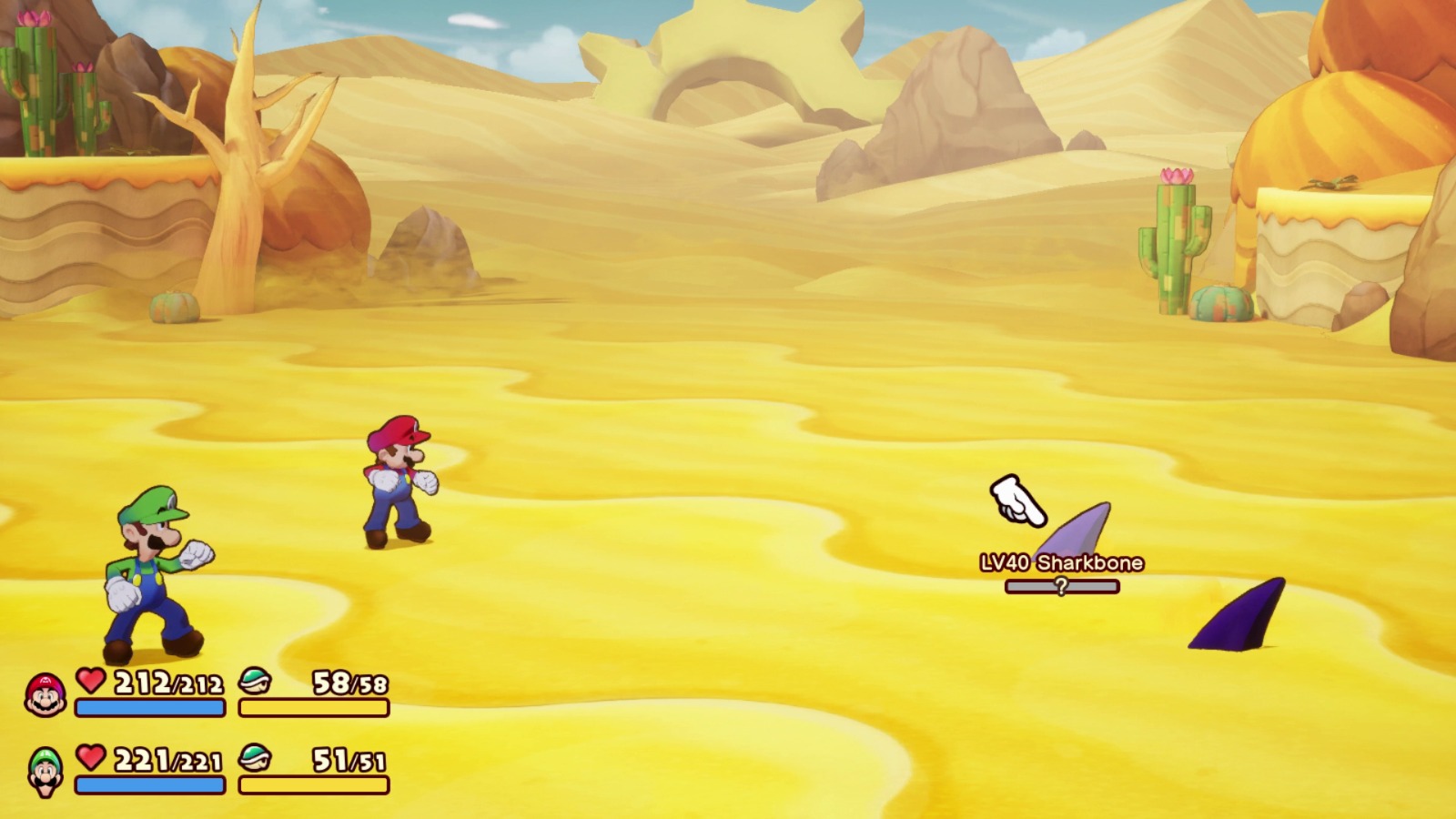Click the green shell icon for Mario's BP

tap(256, 683)
